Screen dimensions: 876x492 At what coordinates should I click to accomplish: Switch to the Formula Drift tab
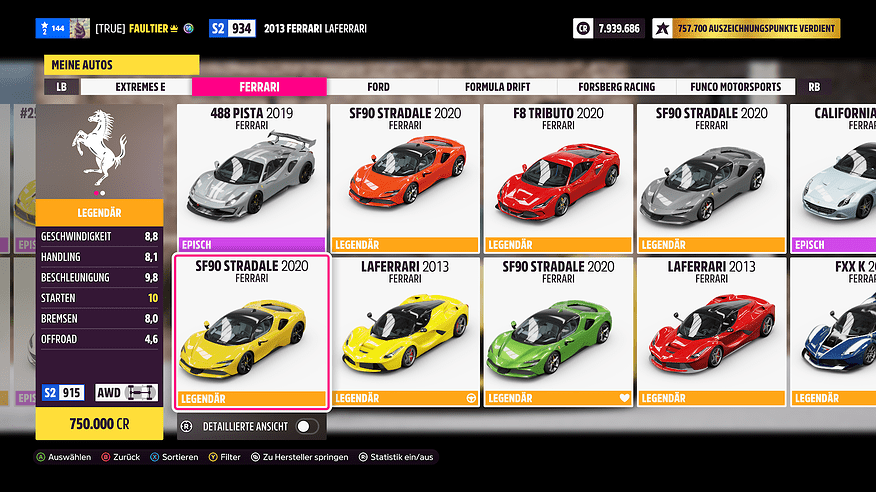tap(498, 87)
